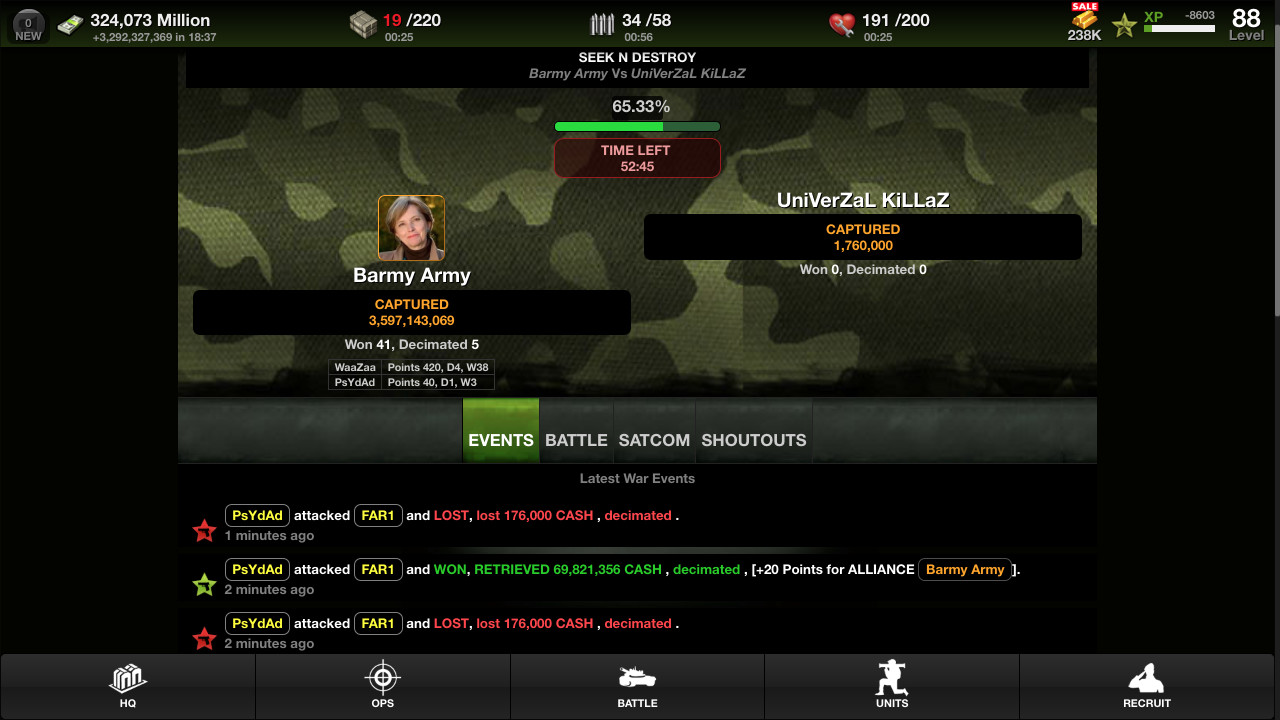Open HQ from the bottom navigation
Image resolution: width=1280 pixels, height=720 pixels.
127,685
